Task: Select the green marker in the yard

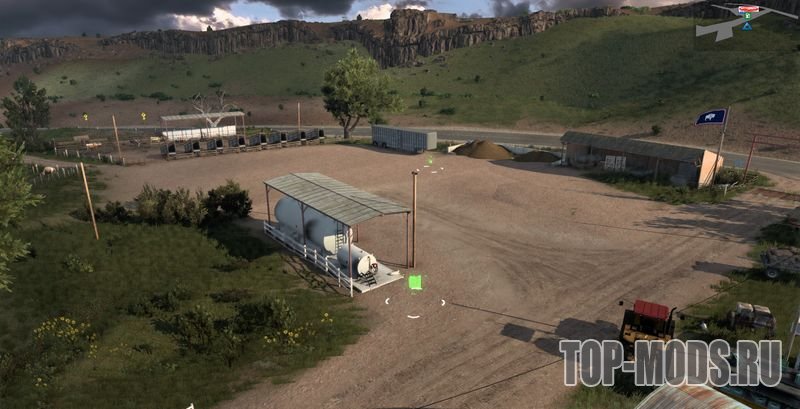Action: click(414, 283)
